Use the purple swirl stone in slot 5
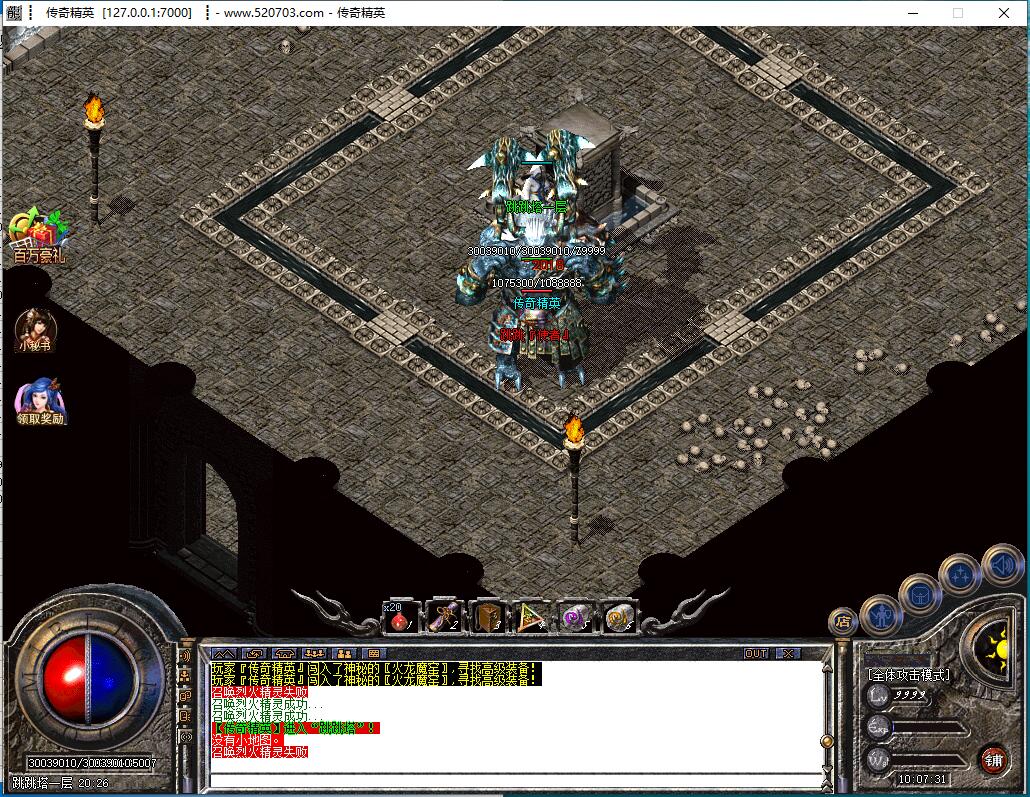Viewport: 1030px width, 797px height. [575, 619]
